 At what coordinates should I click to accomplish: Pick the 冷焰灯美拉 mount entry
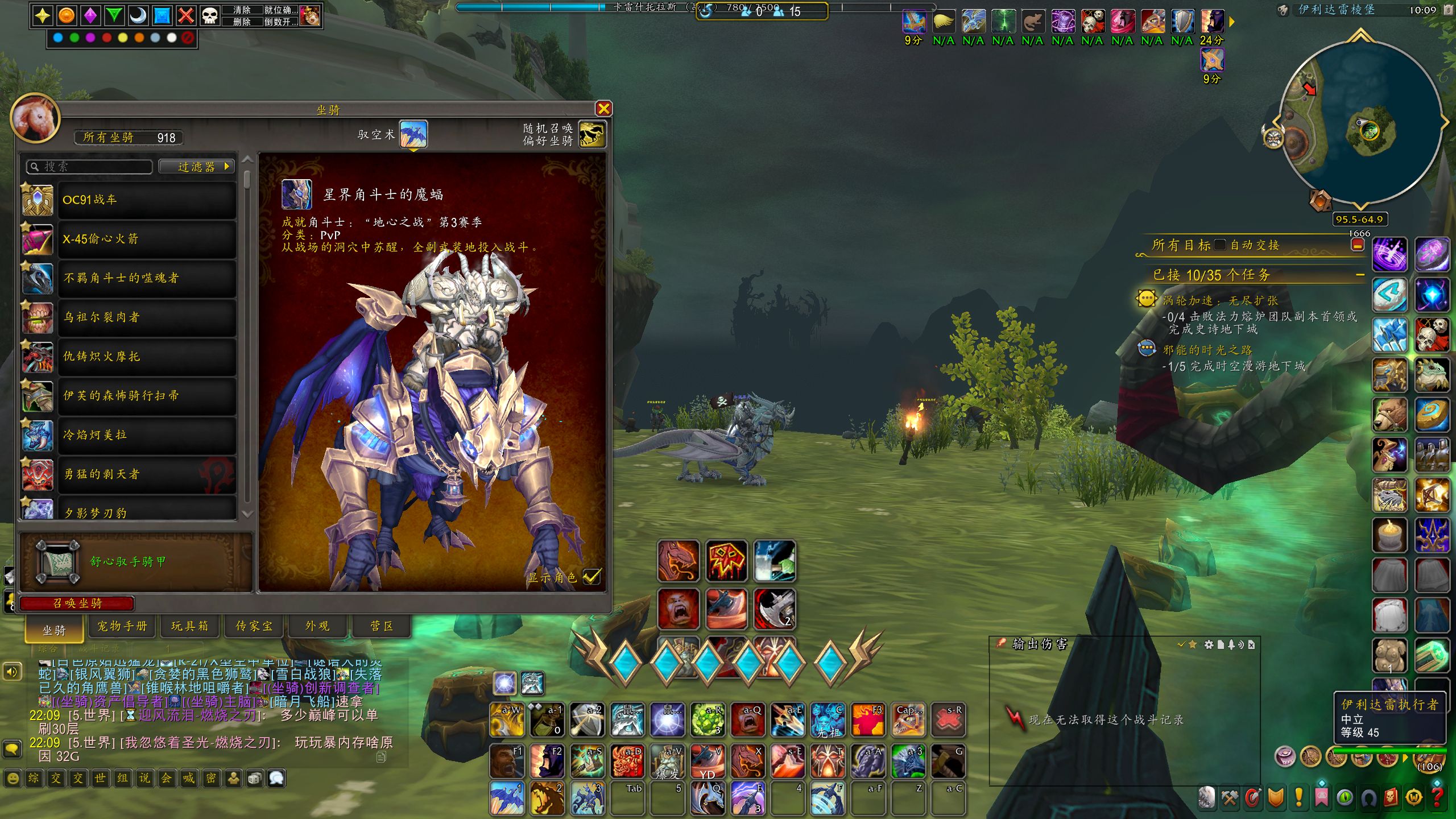click(146, 435)
